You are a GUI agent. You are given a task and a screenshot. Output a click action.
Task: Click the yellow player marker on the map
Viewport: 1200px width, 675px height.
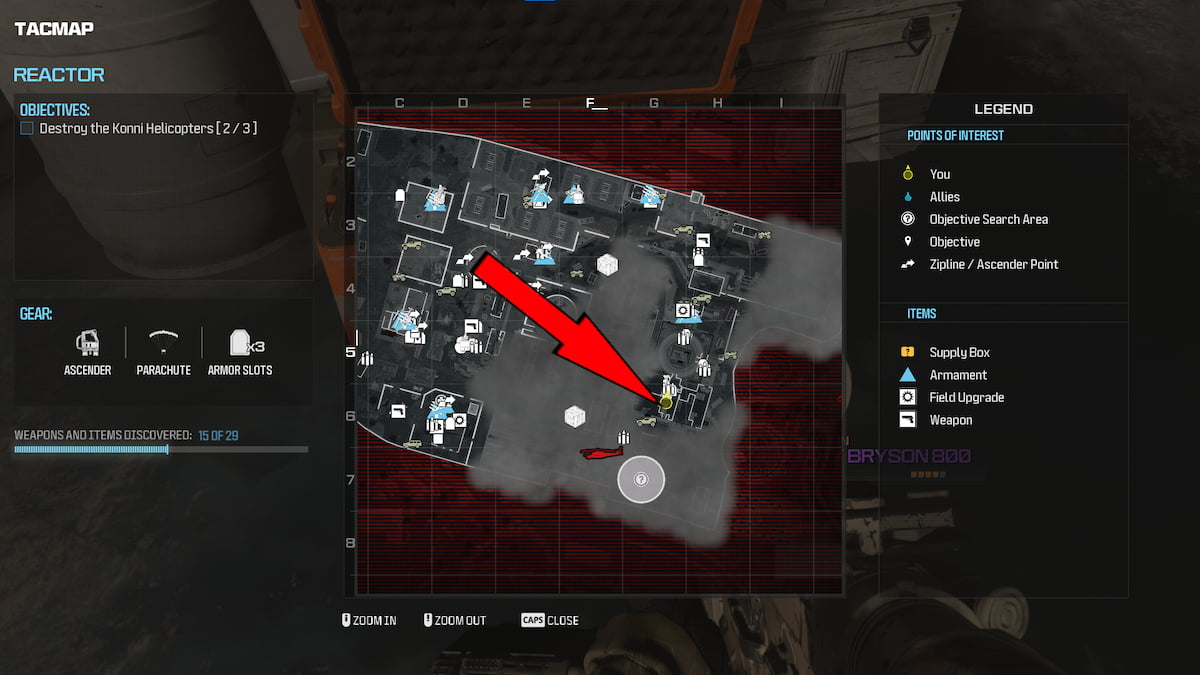666,401
